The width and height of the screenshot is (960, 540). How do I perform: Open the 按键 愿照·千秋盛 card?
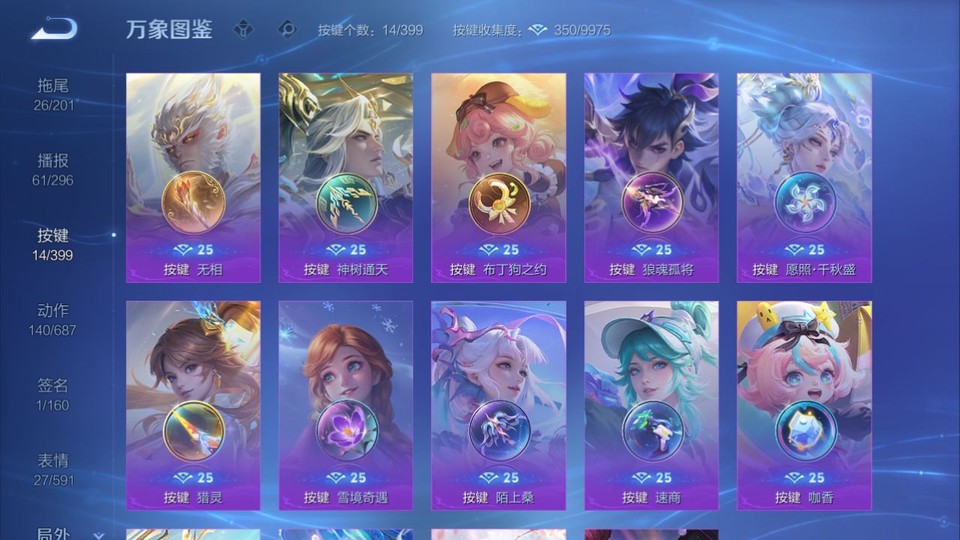tap(804, 177)
